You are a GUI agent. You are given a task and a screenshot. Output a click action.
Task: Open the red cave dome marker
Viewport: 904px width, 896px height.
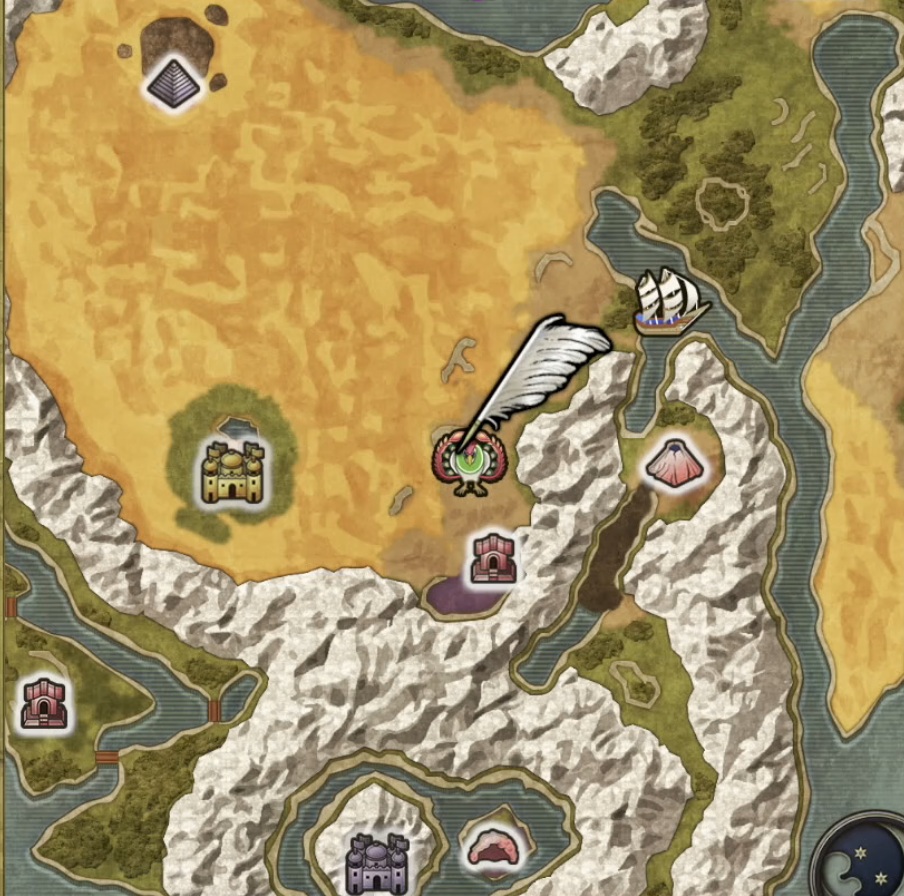tap(496, 848)
